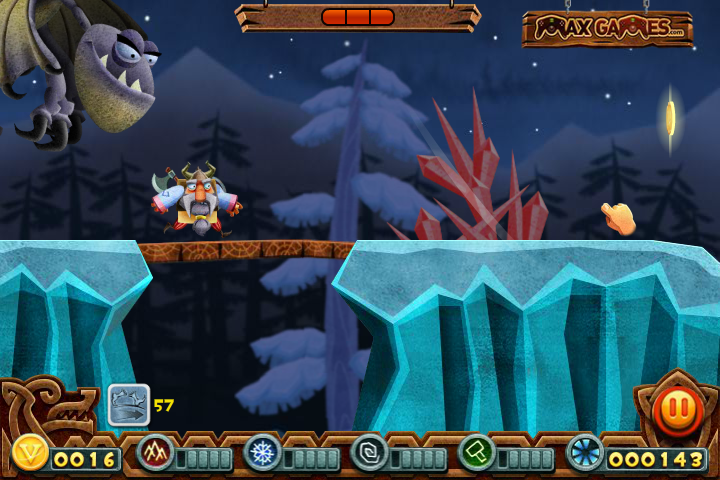Use the blue snowflake rune power
720x480 pixels.
[262, 453]
